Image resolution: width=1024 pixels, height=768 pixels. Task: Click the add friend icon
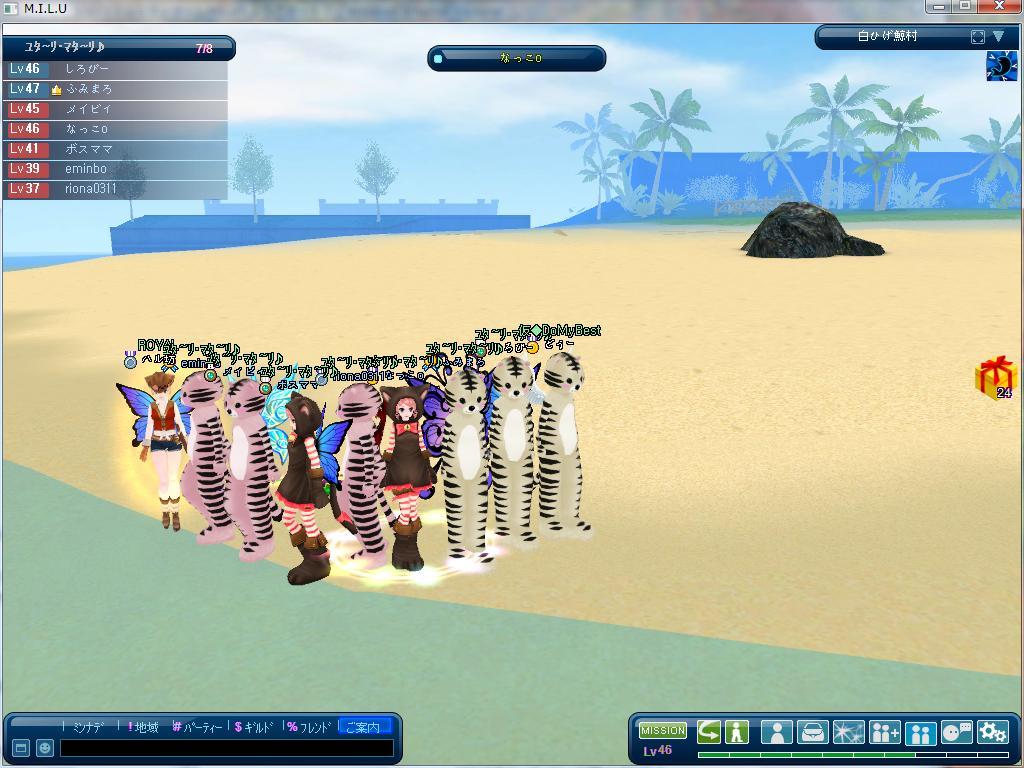pos(884,732)
